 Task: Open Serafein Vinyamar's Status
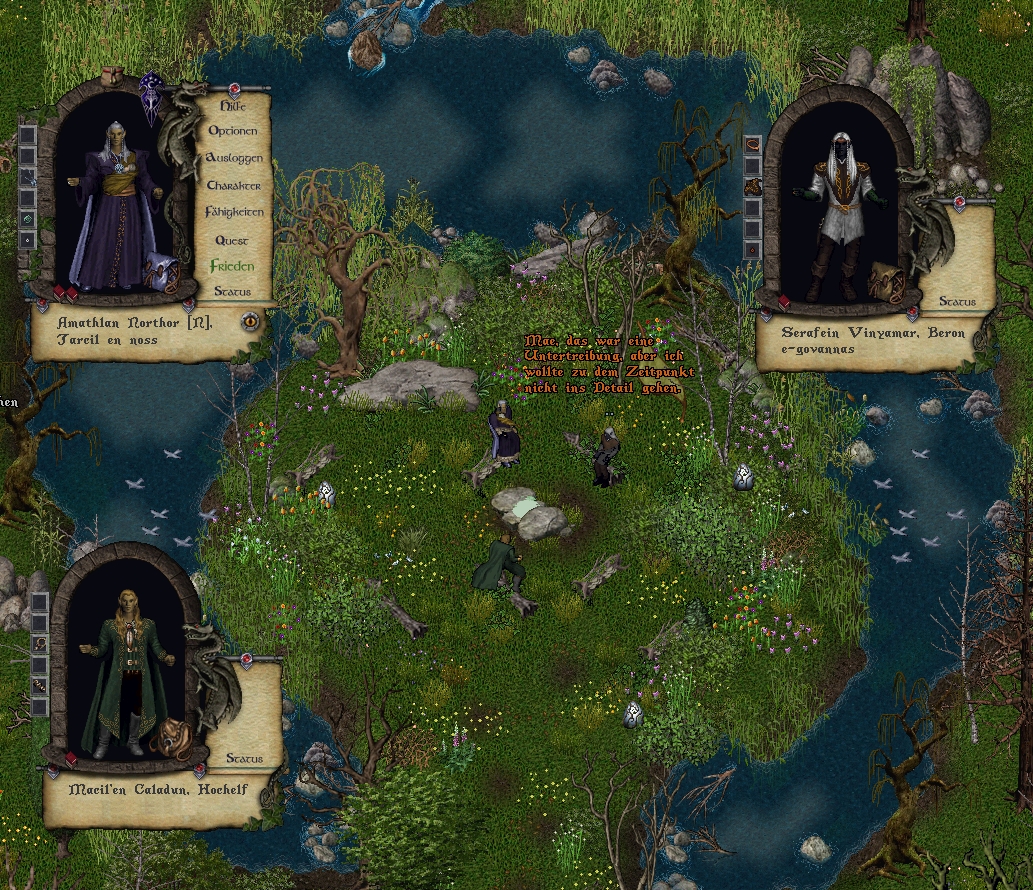957,302
